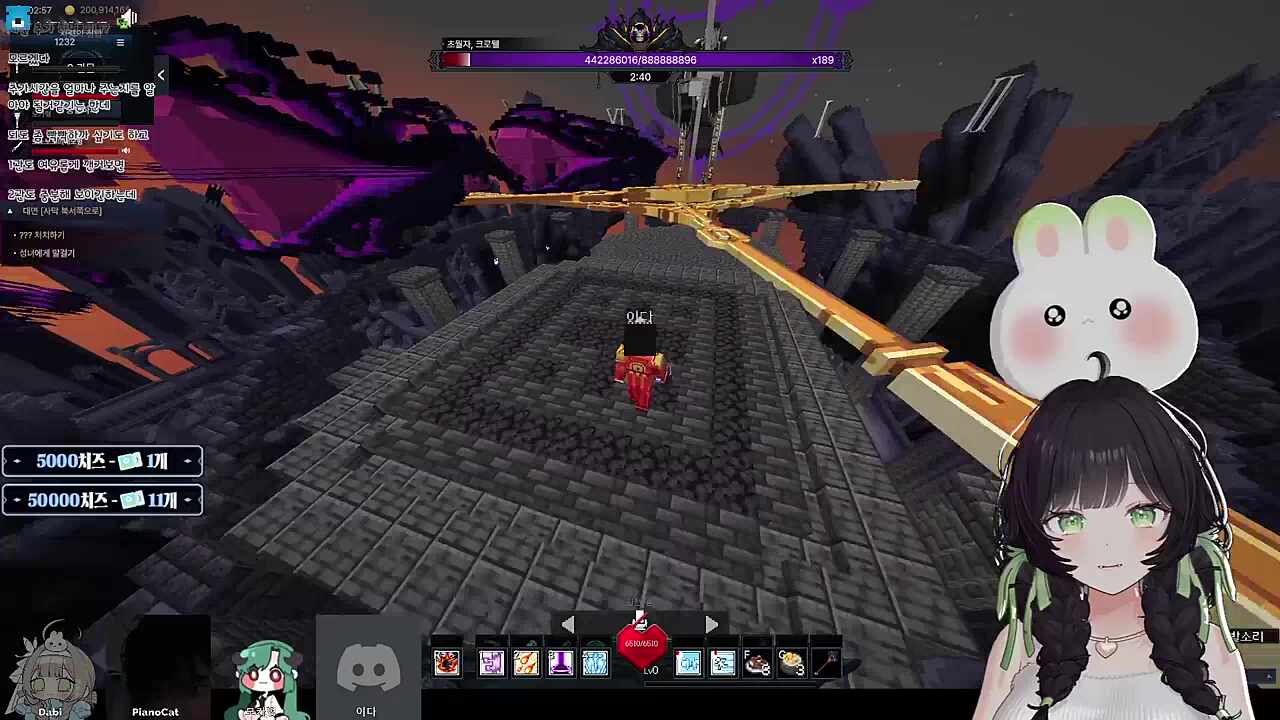This screenshot has height=720, width=1280.
Task: Click the left arrow above the hotbar
Action: click(568, 625)
